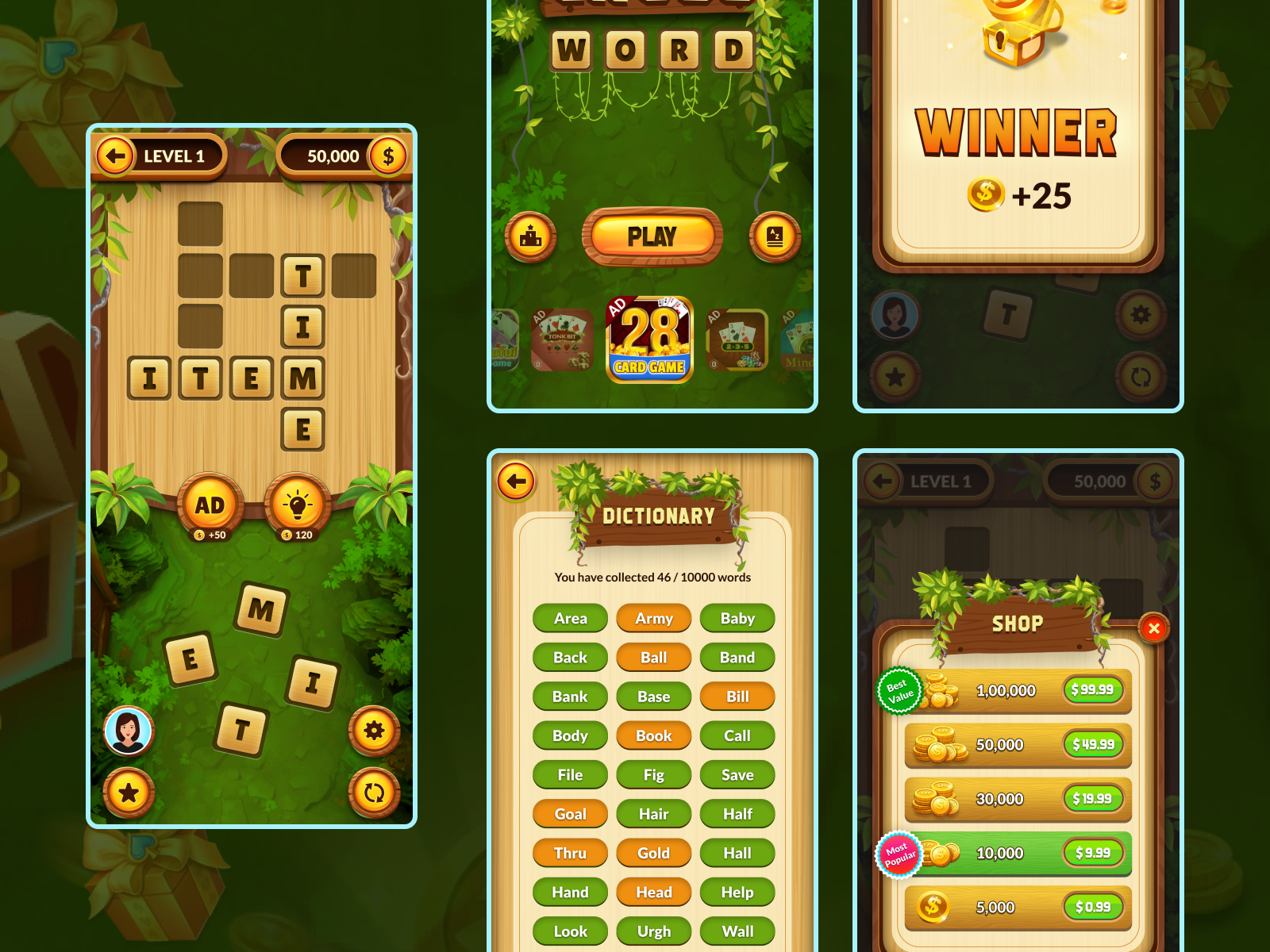The height and width of the screenshot is (952, 1270).
Task: Open the leaderboard podium icon
Action: tap(530, 236)
